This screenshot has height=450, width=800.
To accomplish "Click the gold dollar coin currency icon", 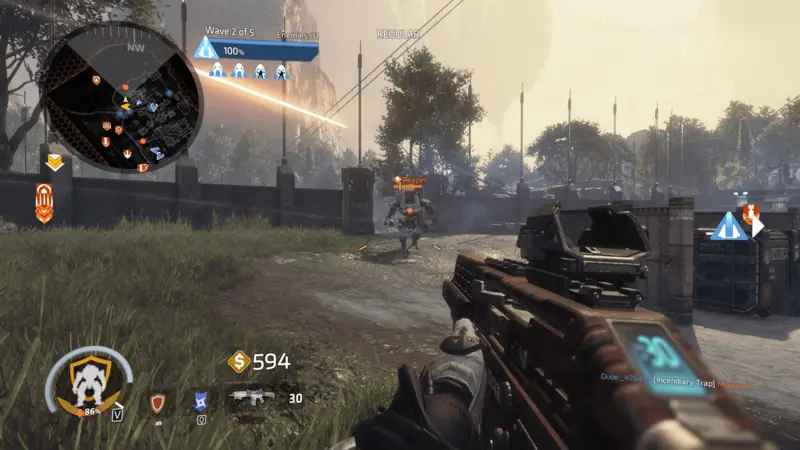I will tap(239, 362).
